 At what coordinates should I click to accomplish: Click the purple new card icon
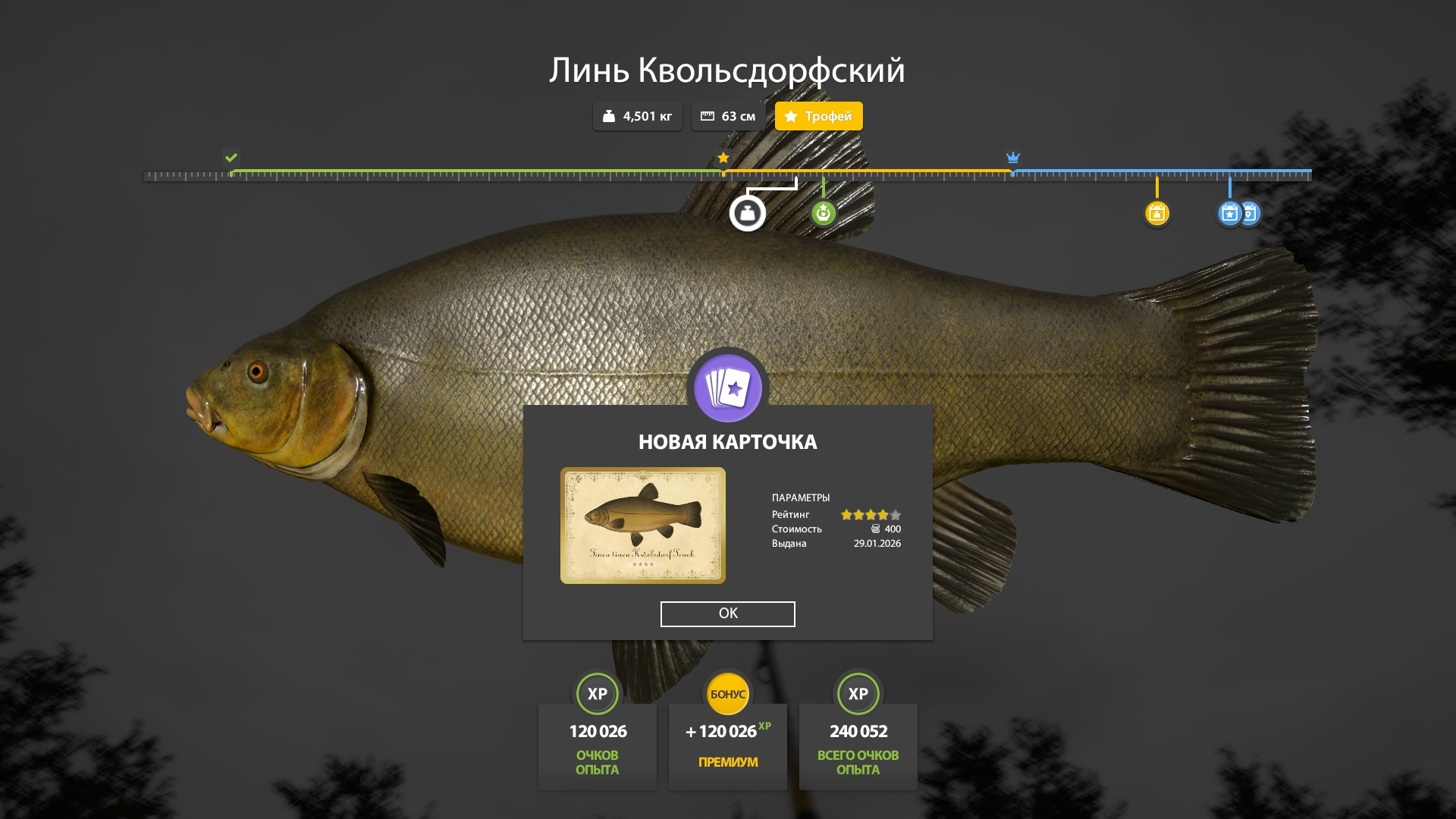tap(727, 388)
